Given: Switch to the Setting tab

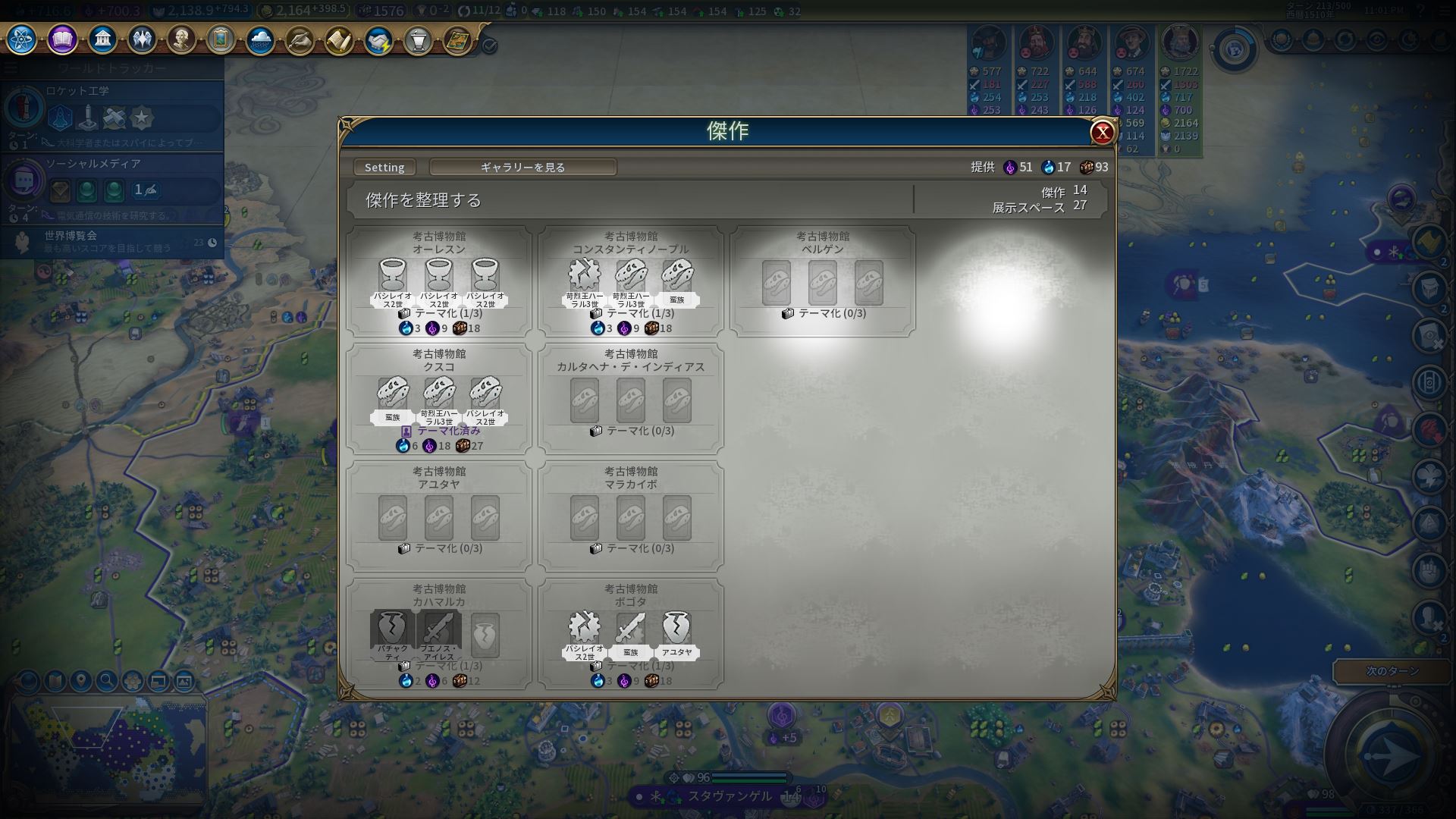Looking at the screenshot, I should click(x=384, y=167).
